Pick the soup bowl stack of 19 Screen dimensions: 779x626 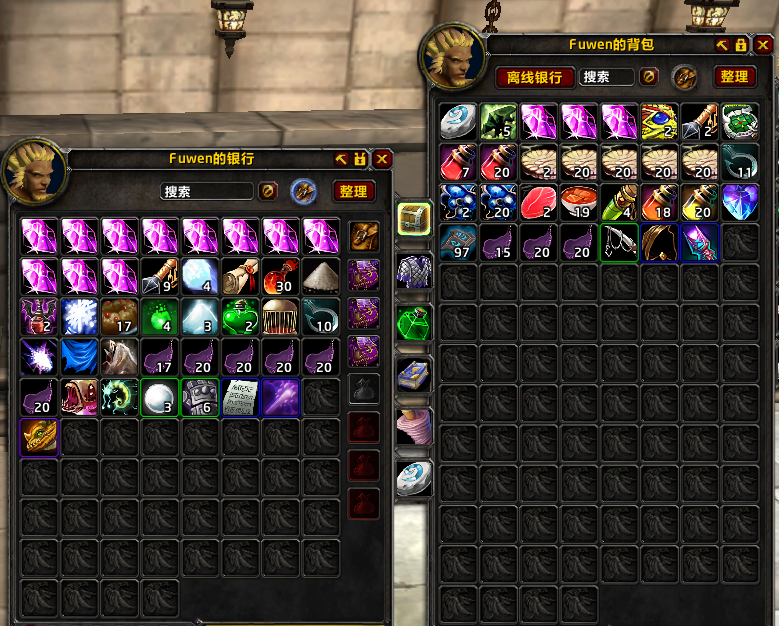click(x=579, y=201)
